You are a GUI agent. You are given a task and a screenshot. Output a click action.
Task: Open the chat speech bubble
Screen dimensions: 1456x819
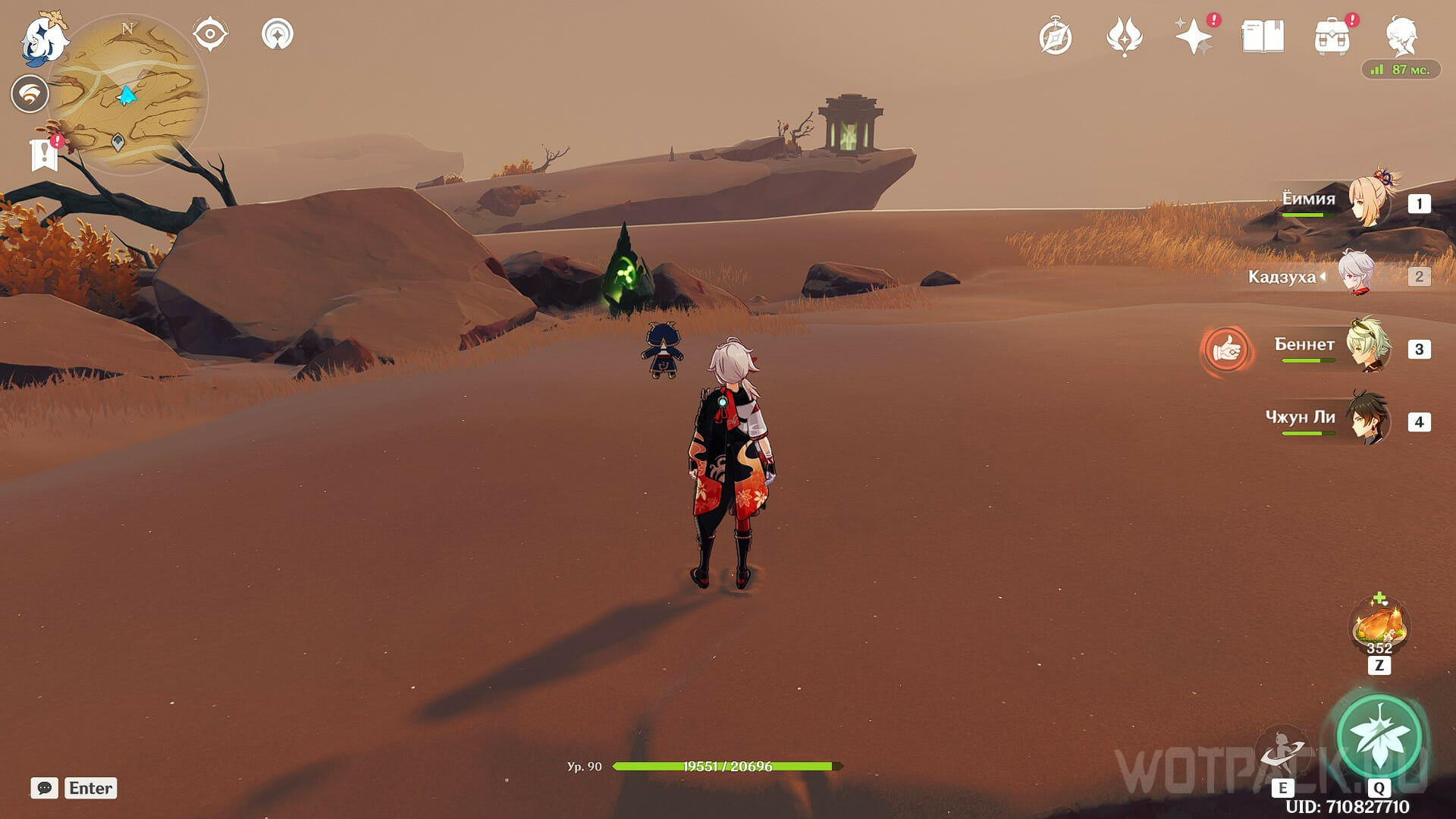44,788
